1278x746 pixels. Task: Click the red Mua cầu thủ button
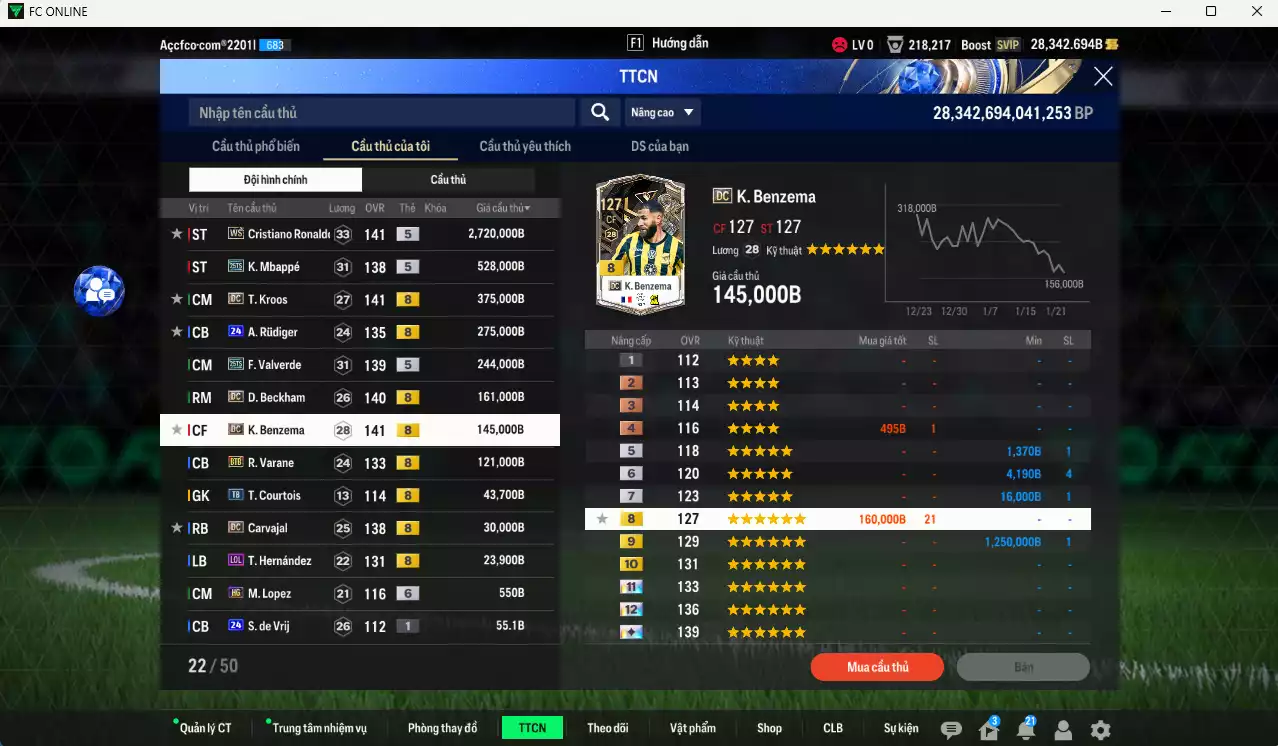coord(877,667)
